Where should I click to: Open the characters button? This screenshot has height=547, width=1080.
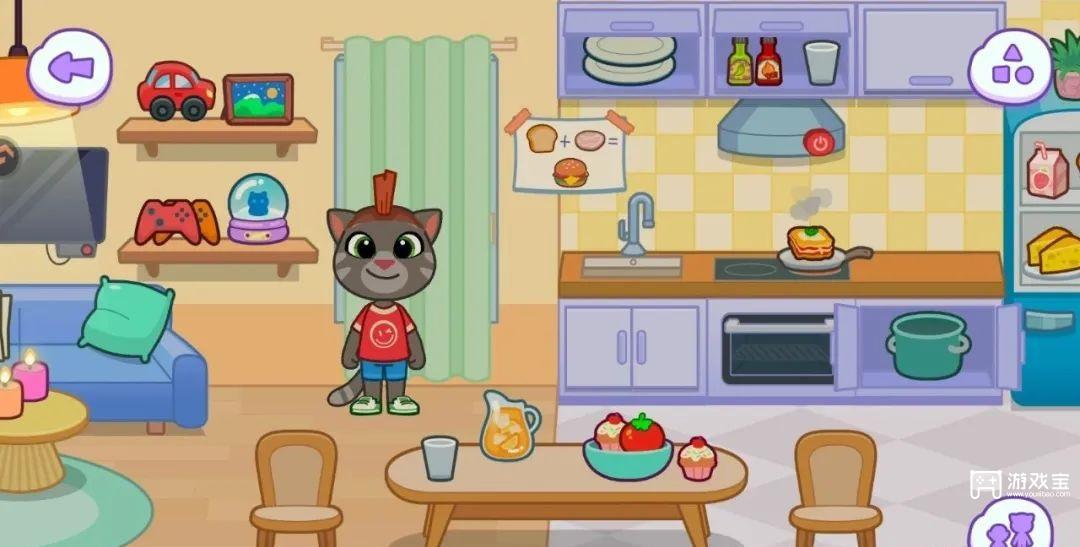click(1009, 527)
